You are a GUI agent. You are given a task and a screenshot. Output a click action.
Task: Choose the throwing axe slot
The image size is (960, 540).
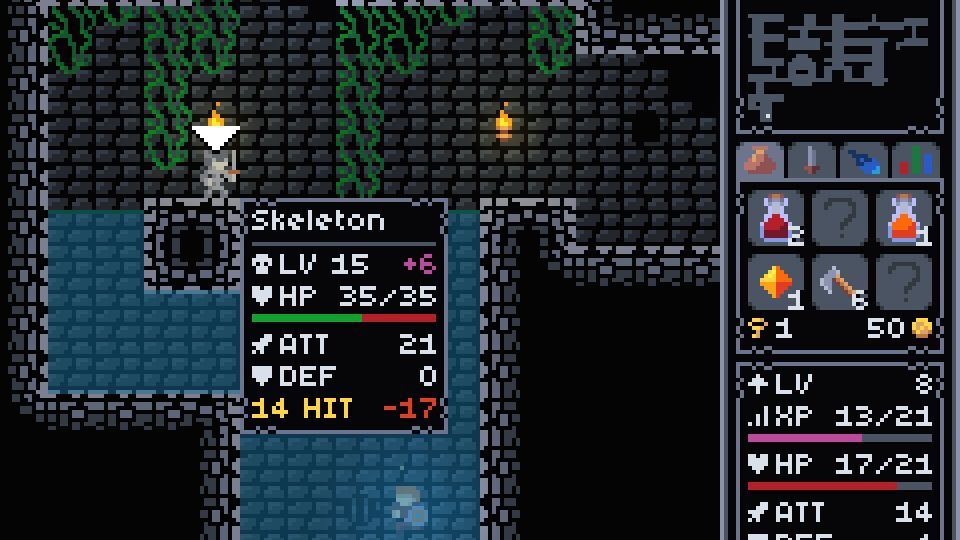[x=840, y=284]
